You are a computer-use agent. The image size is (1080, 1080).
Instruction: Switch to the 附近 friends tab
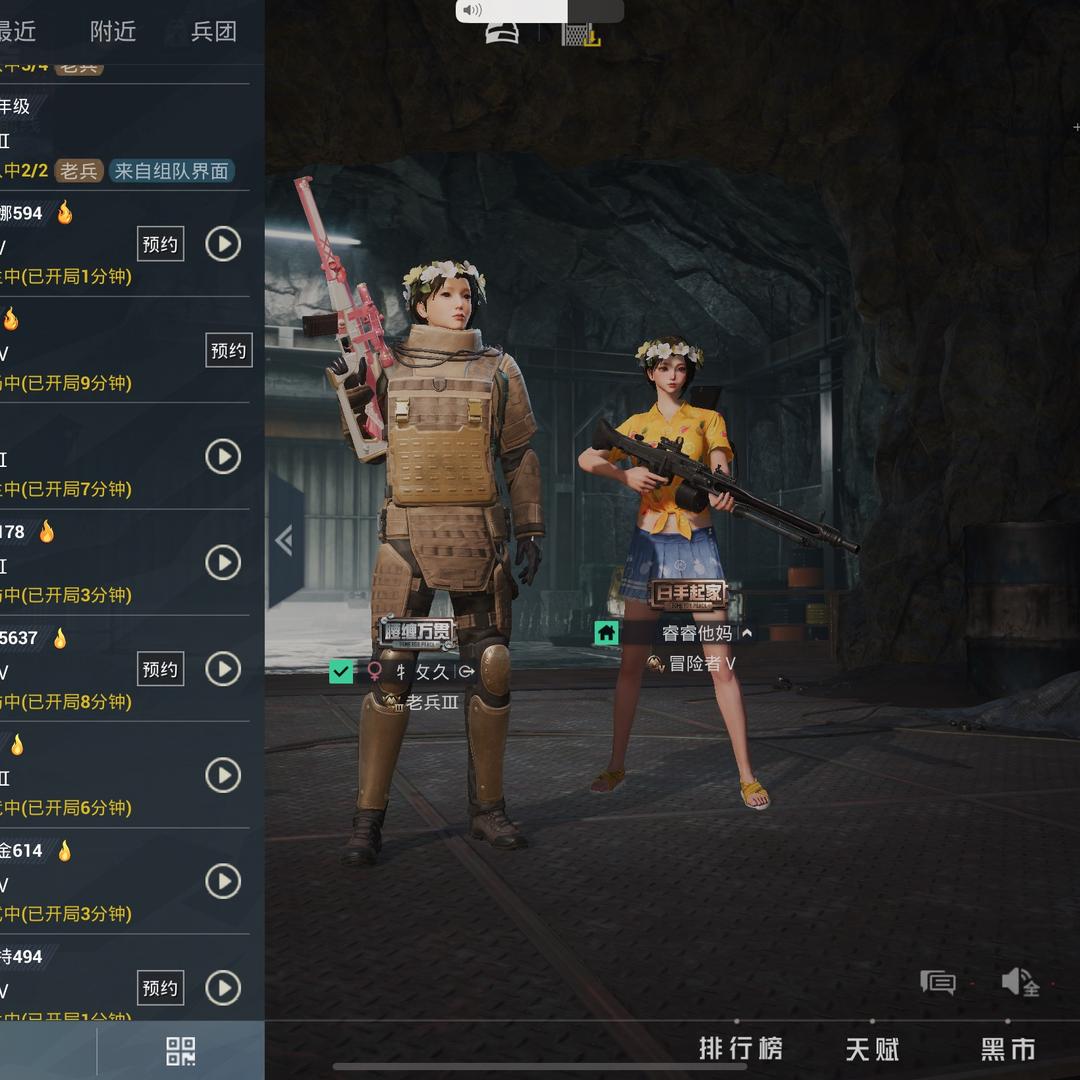(112, 31)
